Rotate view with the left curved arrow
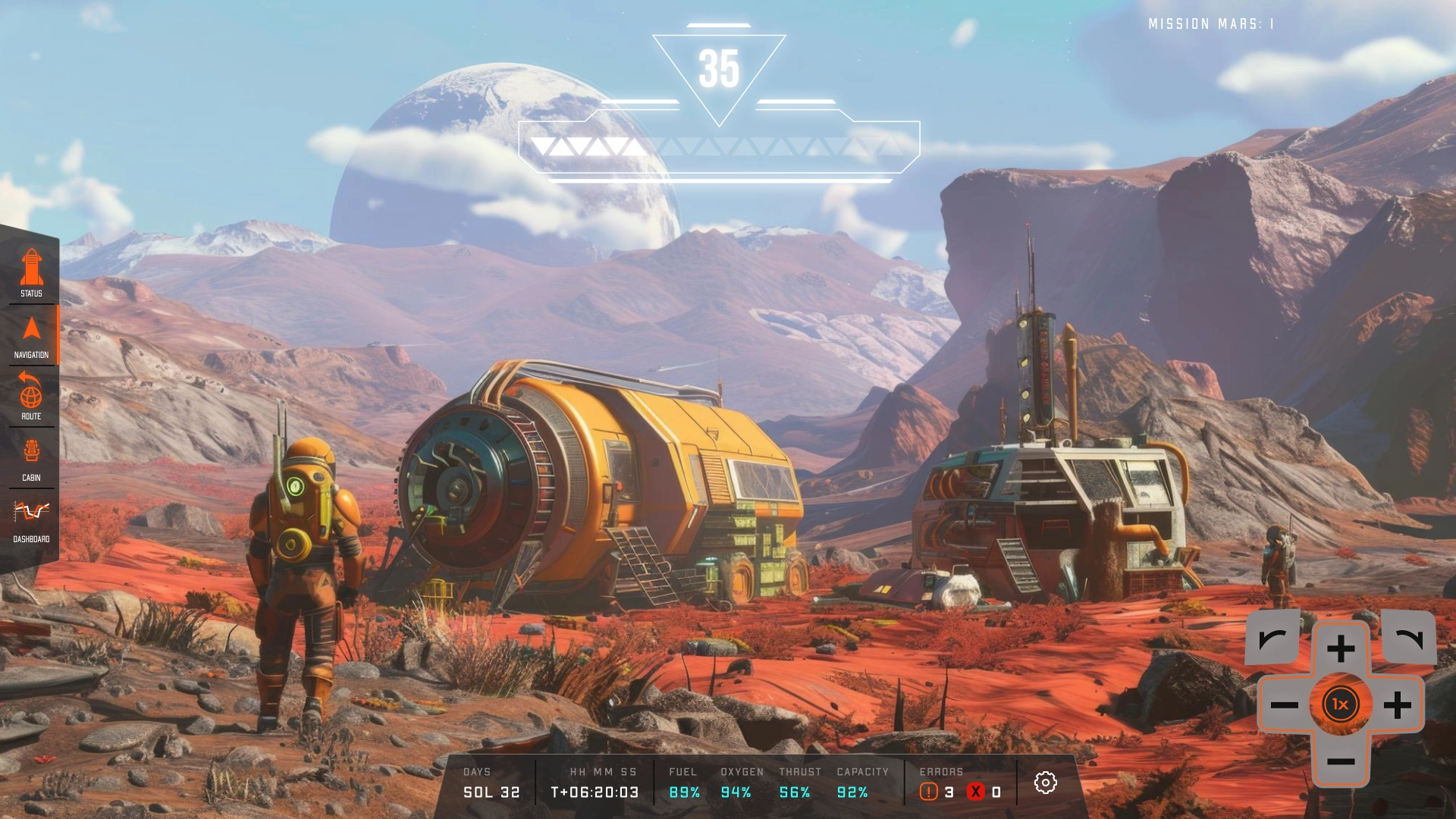Viewport: 1456px width, 819px height. click(1272, 639)
